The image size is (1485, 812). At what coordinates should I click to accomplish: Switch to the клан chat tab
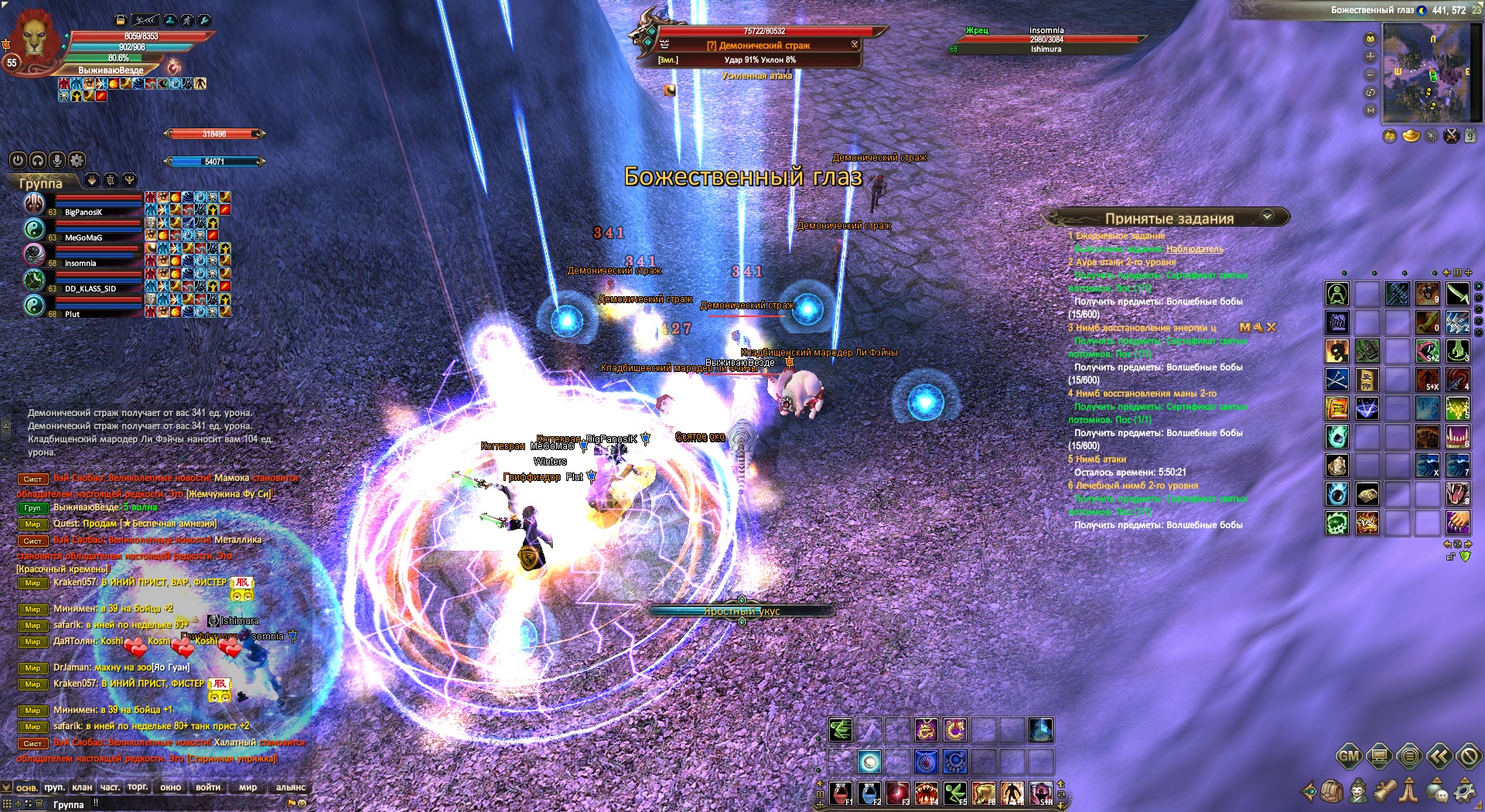coord(82,787)
